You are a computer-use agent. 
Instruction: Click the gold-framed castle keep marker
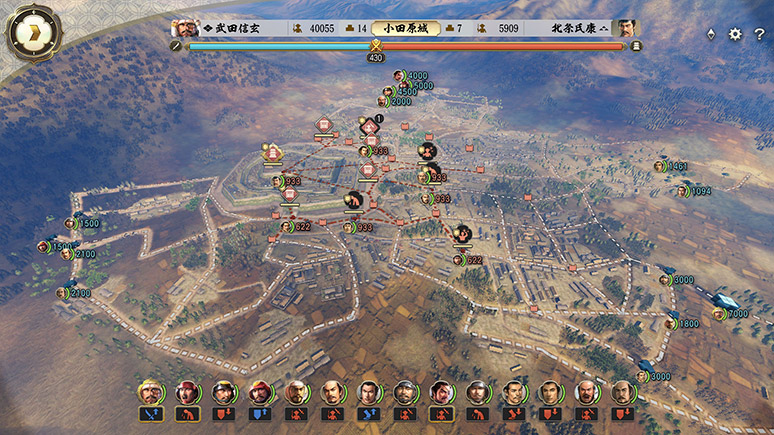pos(270,151)
